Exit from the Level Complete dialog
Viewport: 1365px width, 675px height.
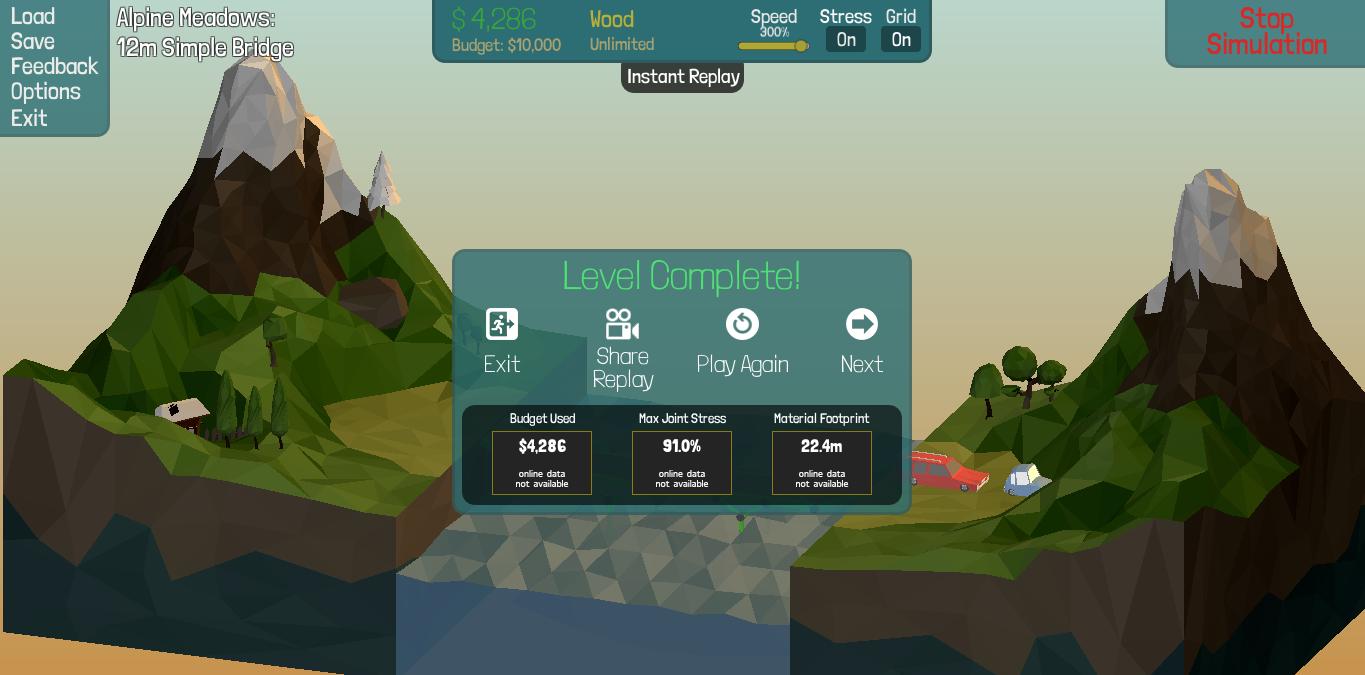click(502, 340)
